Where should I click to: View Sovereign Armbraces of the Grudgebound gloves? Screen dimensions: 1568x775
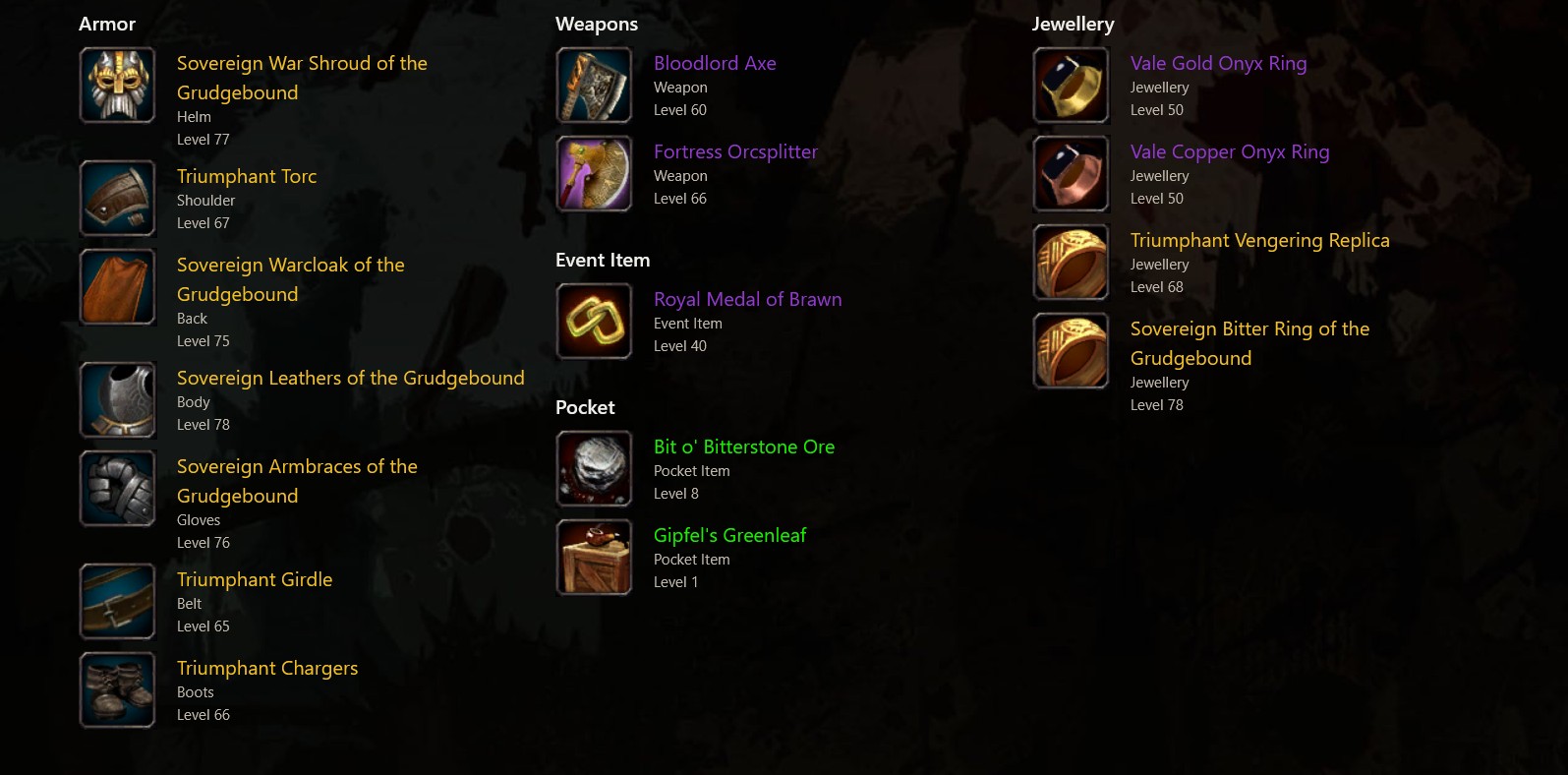(x=297, y=481)
